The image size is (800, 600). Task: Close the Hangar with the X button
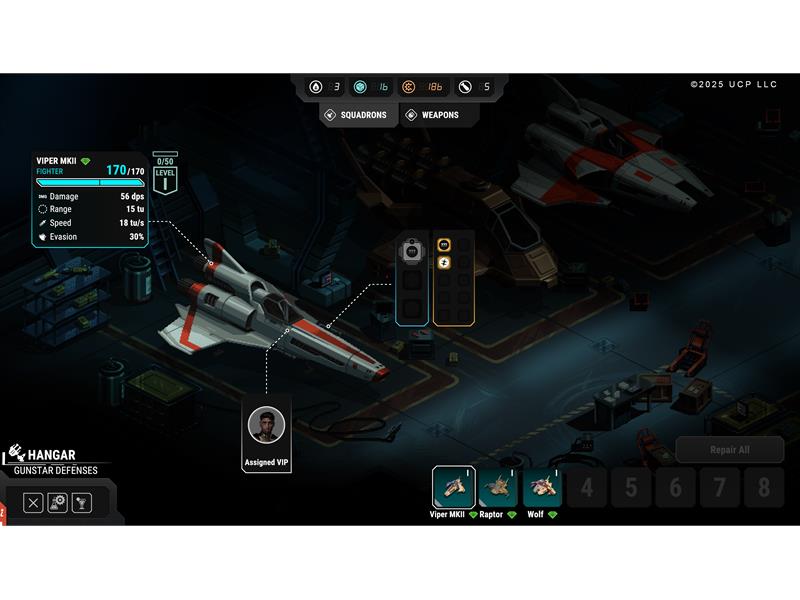point(33,503)
